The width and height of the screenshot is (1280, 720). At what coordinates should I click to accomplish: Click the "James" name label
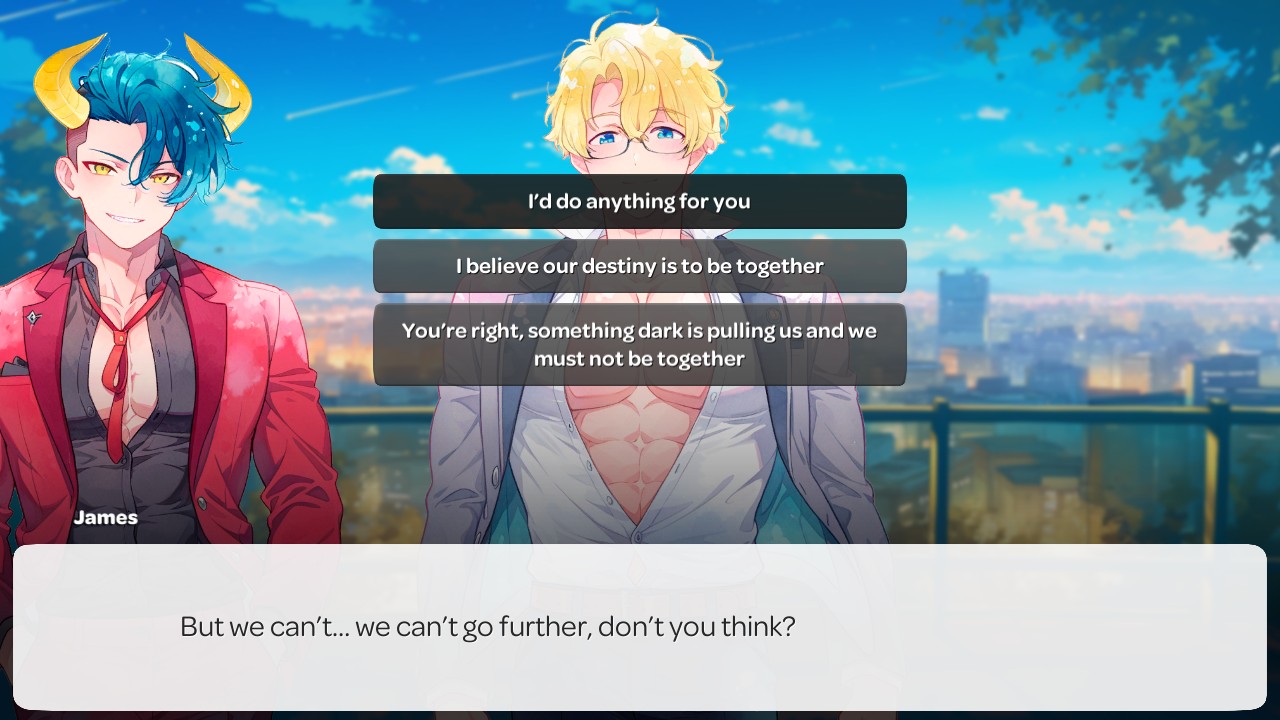pyautogui.click(x=106, y=517)
